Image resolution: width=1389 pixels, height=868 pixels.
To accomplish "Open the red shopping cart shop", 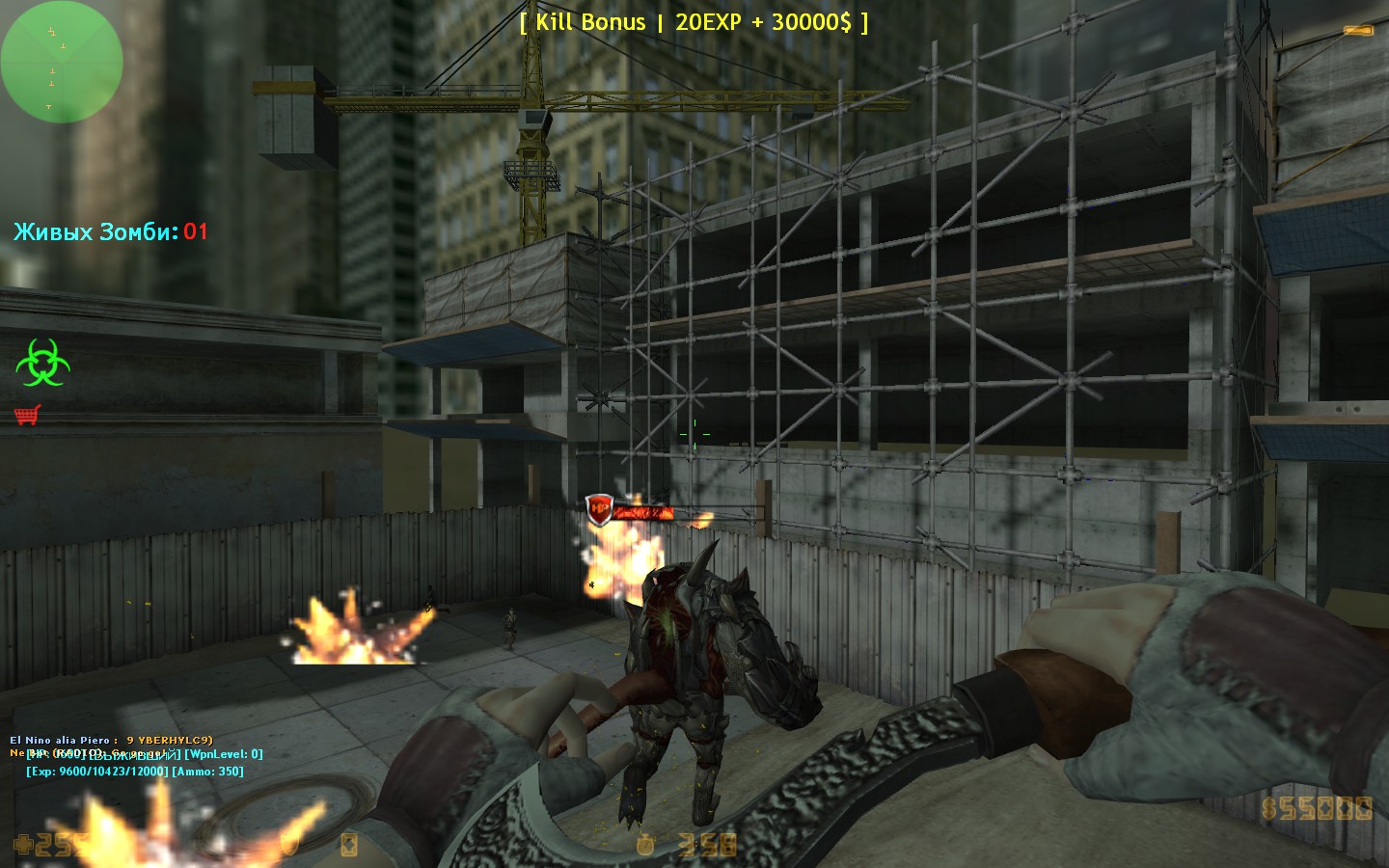I will coord(27,415).
